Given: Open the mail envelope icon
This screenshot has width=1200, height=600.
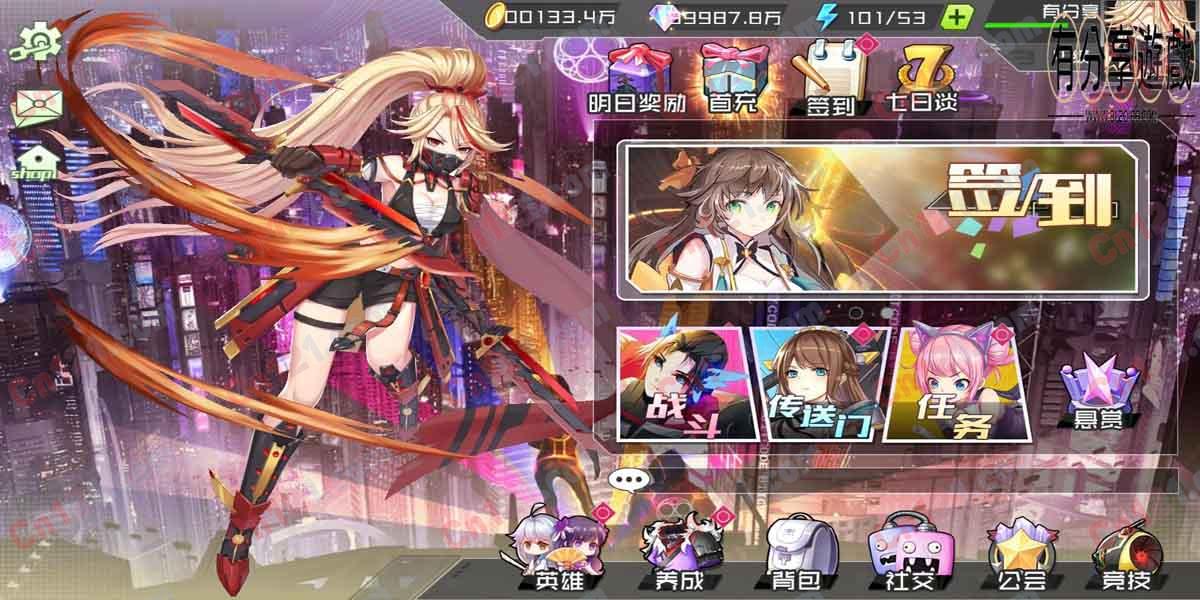Looking at the screenshot, I should pyautogui.click(x=37, y=106).
